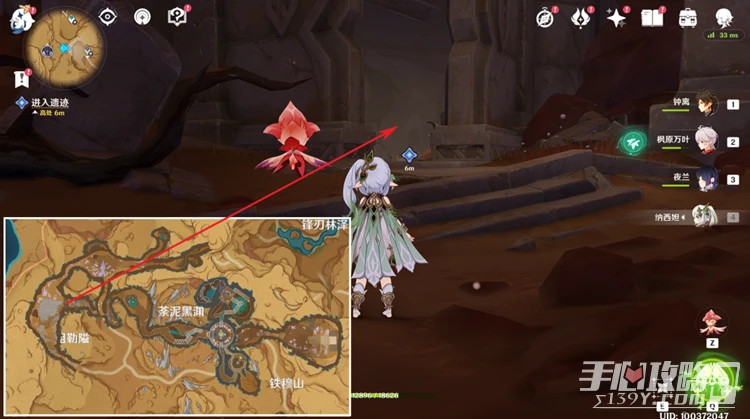Select the 进入遗迹 quest tracker
The image size is (750, 419).
[49, 103]
